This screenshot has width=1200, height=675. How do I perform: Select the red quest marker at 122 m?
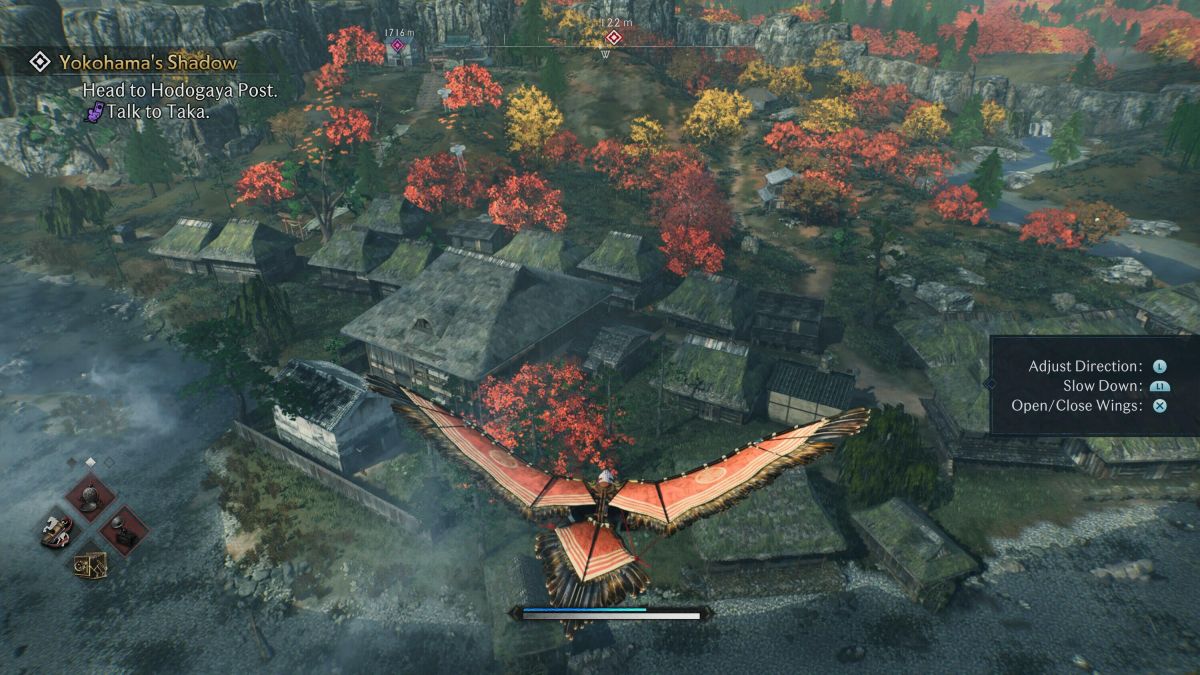point(614,38)
